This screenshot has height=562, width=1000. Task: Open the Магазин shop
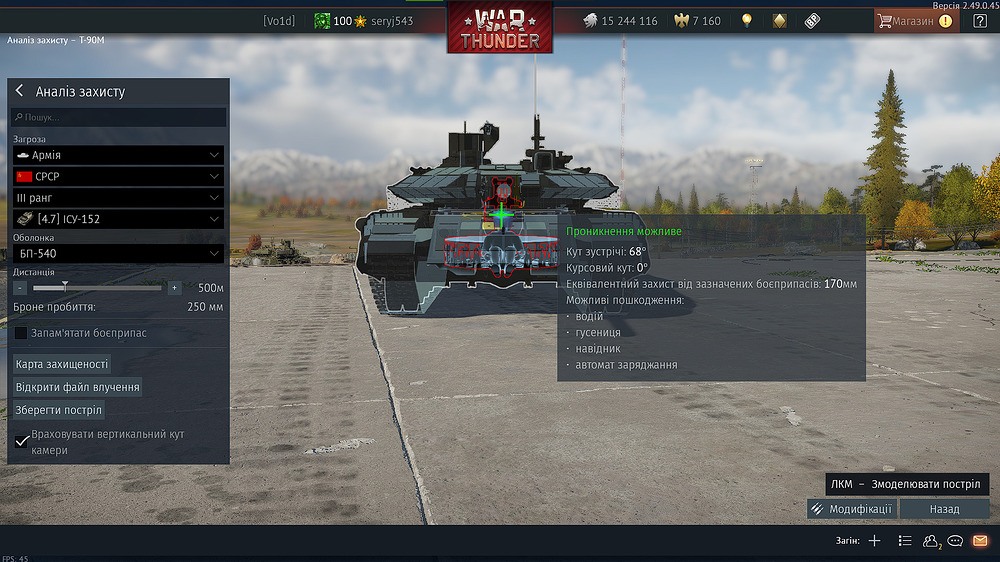[x=915, y=21]
